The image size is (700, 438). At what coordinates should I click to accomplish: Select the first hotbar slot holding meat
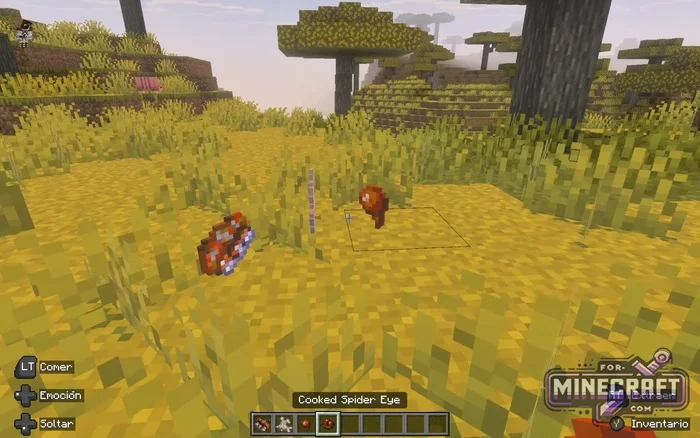tap(262, 424)
